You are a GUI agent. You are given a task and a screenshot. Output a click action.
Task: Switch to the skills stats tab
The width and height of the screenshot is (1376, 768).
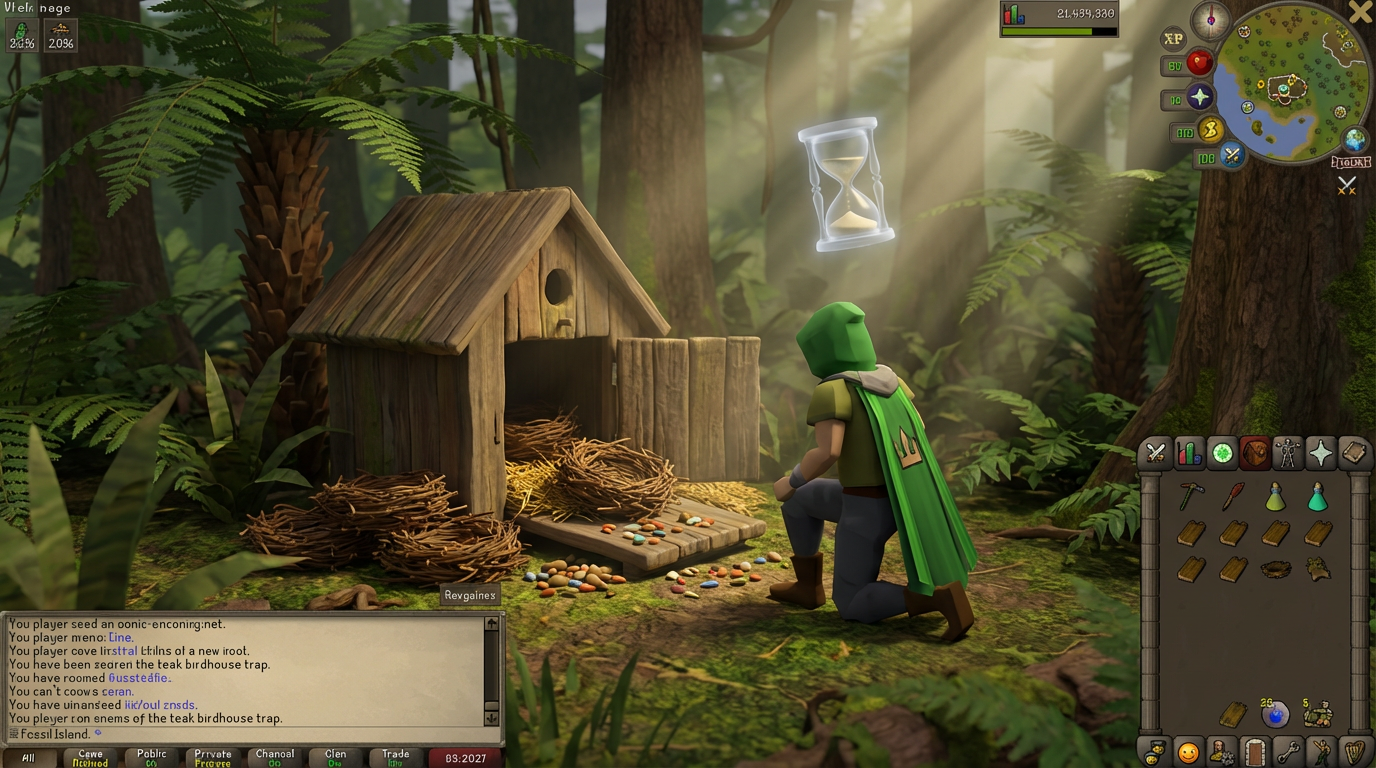tap(1189, 453)
